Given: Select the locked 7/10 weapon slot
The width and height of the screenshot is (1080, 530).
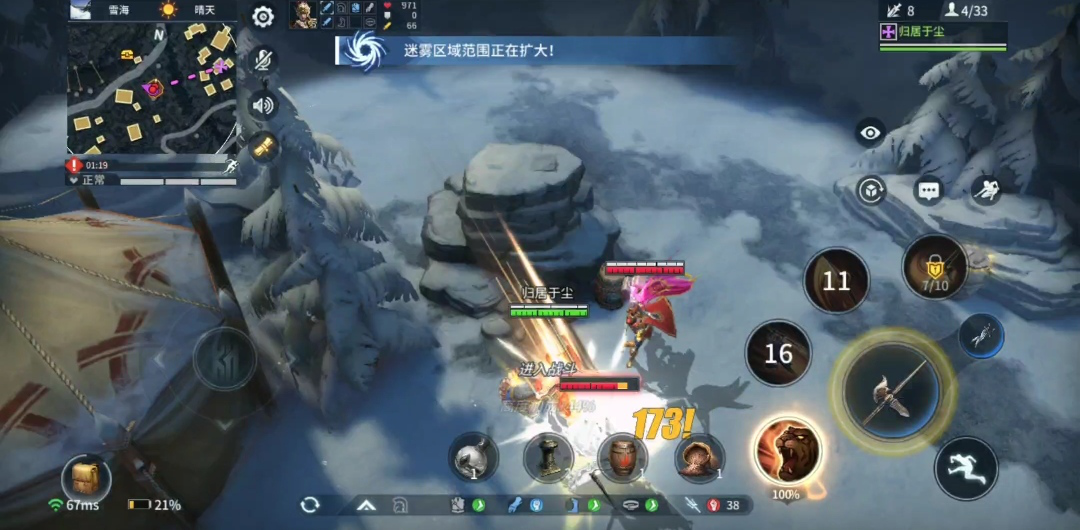Looking at the screenshot, I should [x=935, y=267].
